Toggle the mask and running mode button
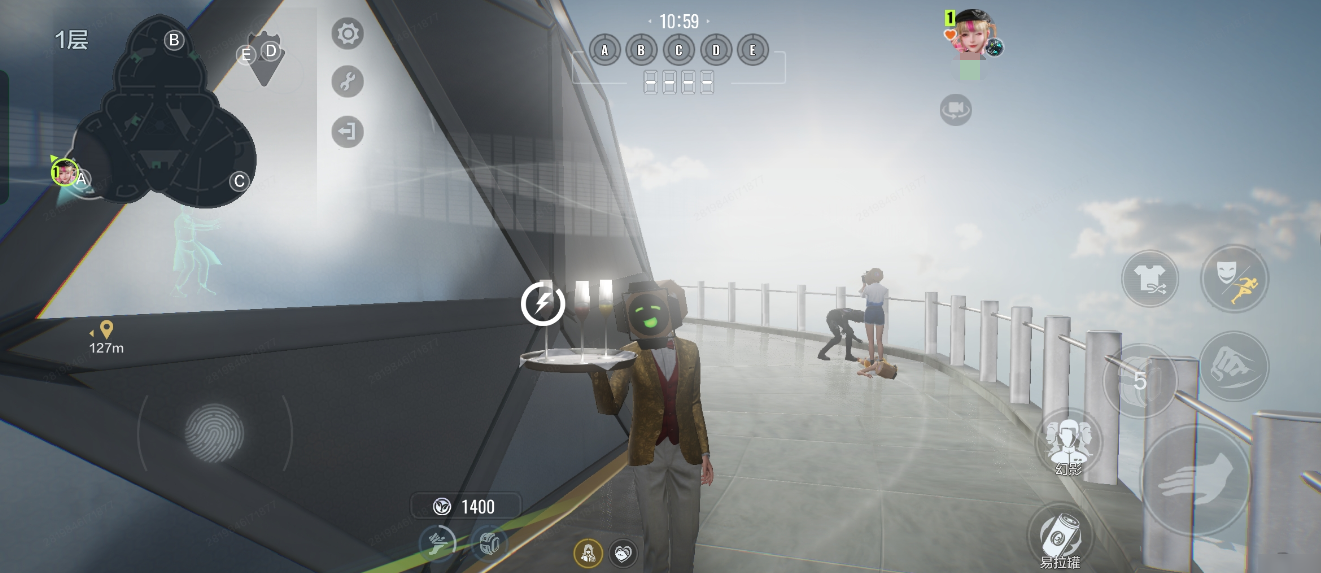Viewport: 1321px width, 573px height. (x=1234, y=278)
